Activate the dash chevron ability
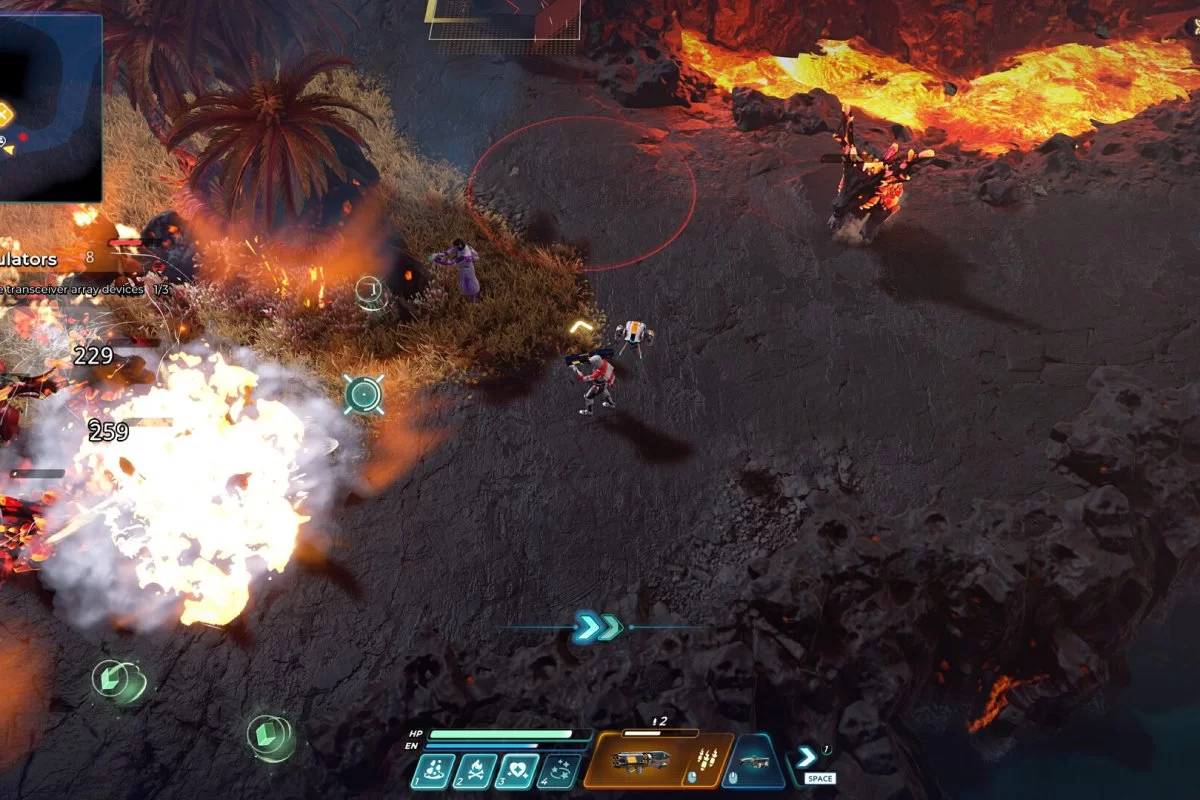The height and width of the screenshot is (800, 1200). tap(808, 758)
